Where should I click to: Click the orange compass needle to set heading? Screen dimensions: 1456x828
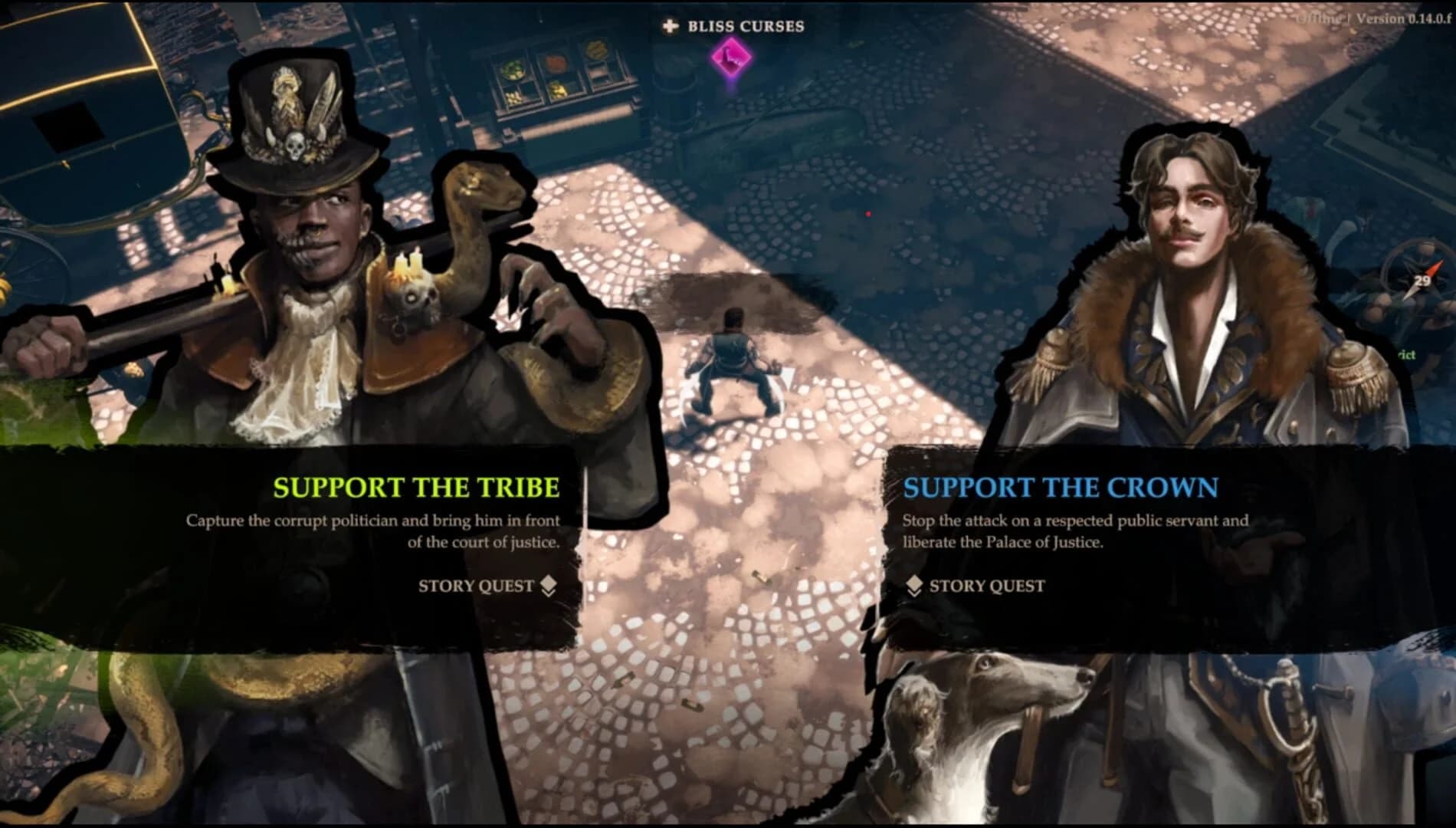(x=1433, y=268)
